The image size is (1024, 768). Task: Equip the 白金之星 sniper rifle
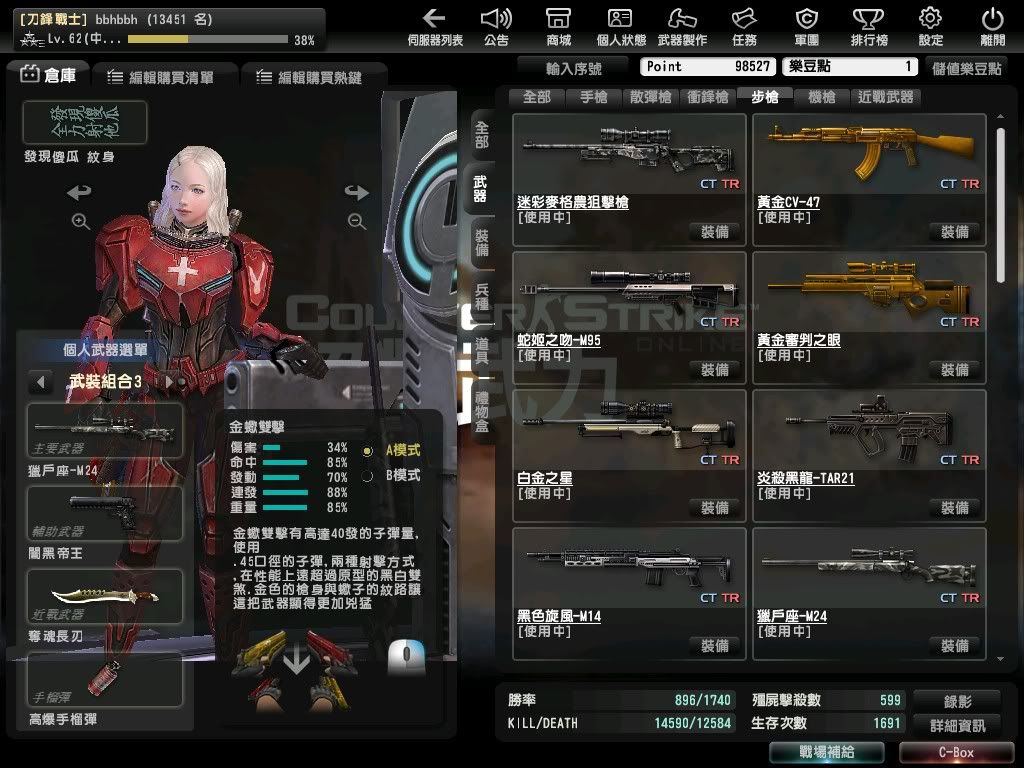click(714, 508)
